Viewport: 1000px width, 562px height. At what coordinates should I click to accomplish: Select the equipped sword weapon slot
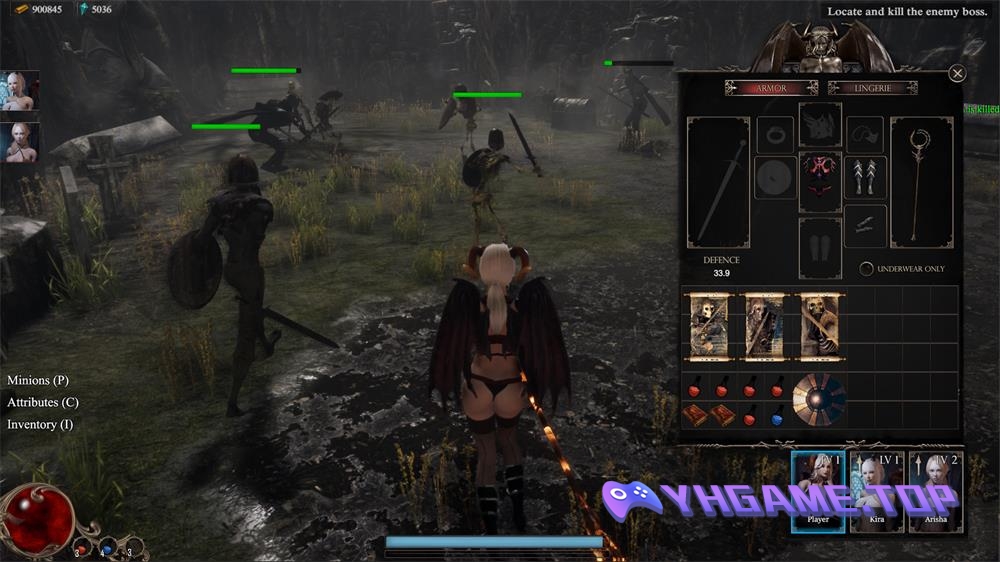(x=718, y=182)
